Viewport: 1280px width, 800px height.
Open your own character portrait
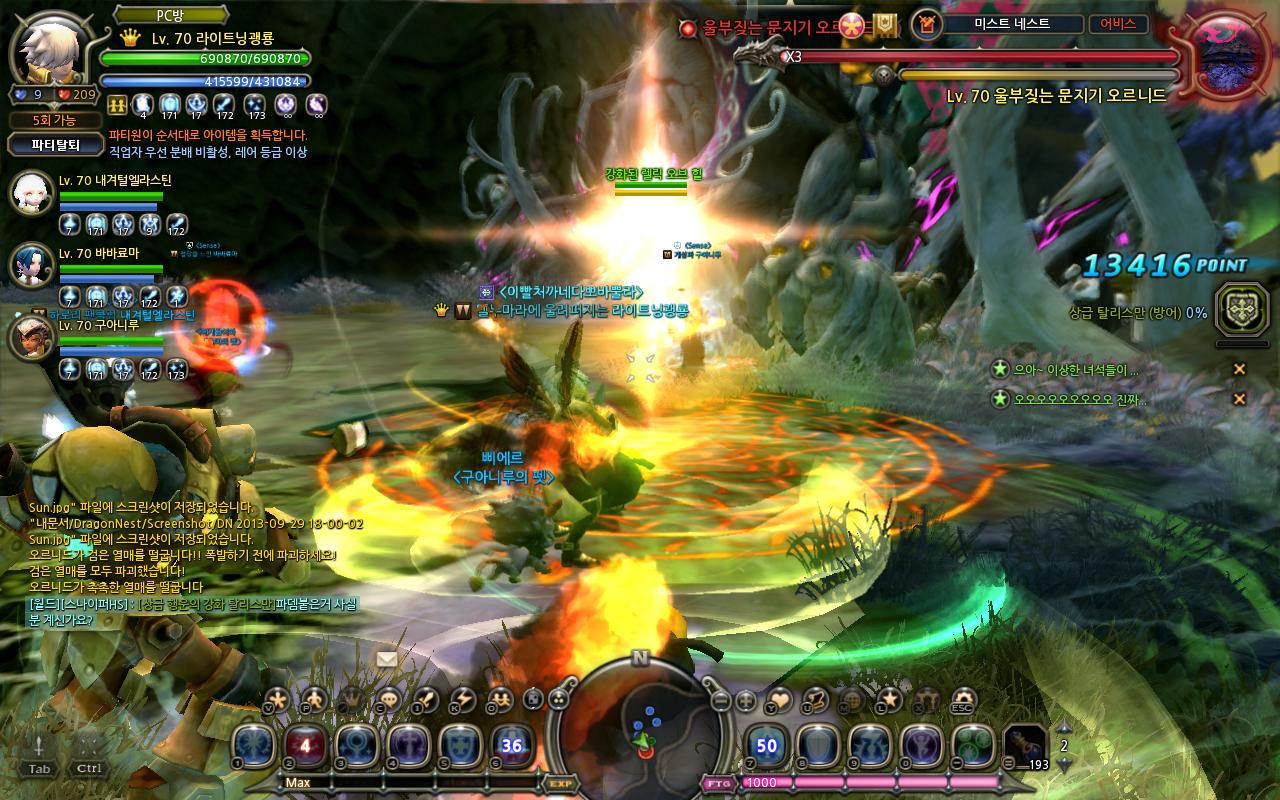(50, 50)
